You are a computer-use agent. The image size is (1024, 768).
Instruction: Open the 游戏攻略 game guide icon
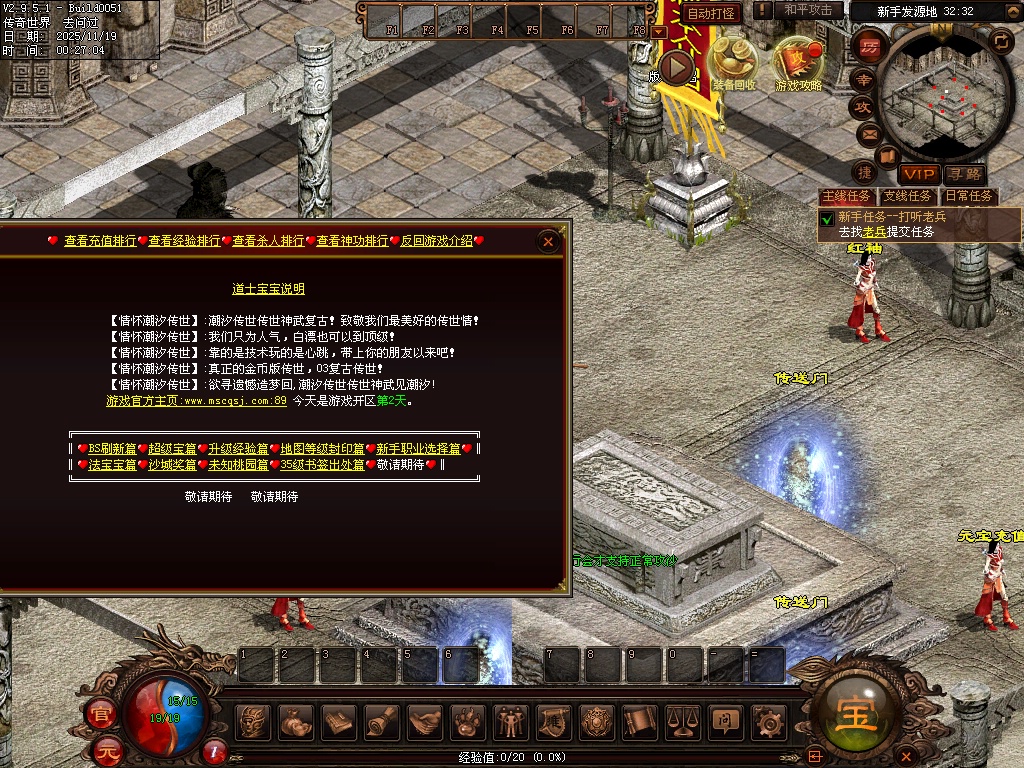pyautogui.click(x=798, y=62)
